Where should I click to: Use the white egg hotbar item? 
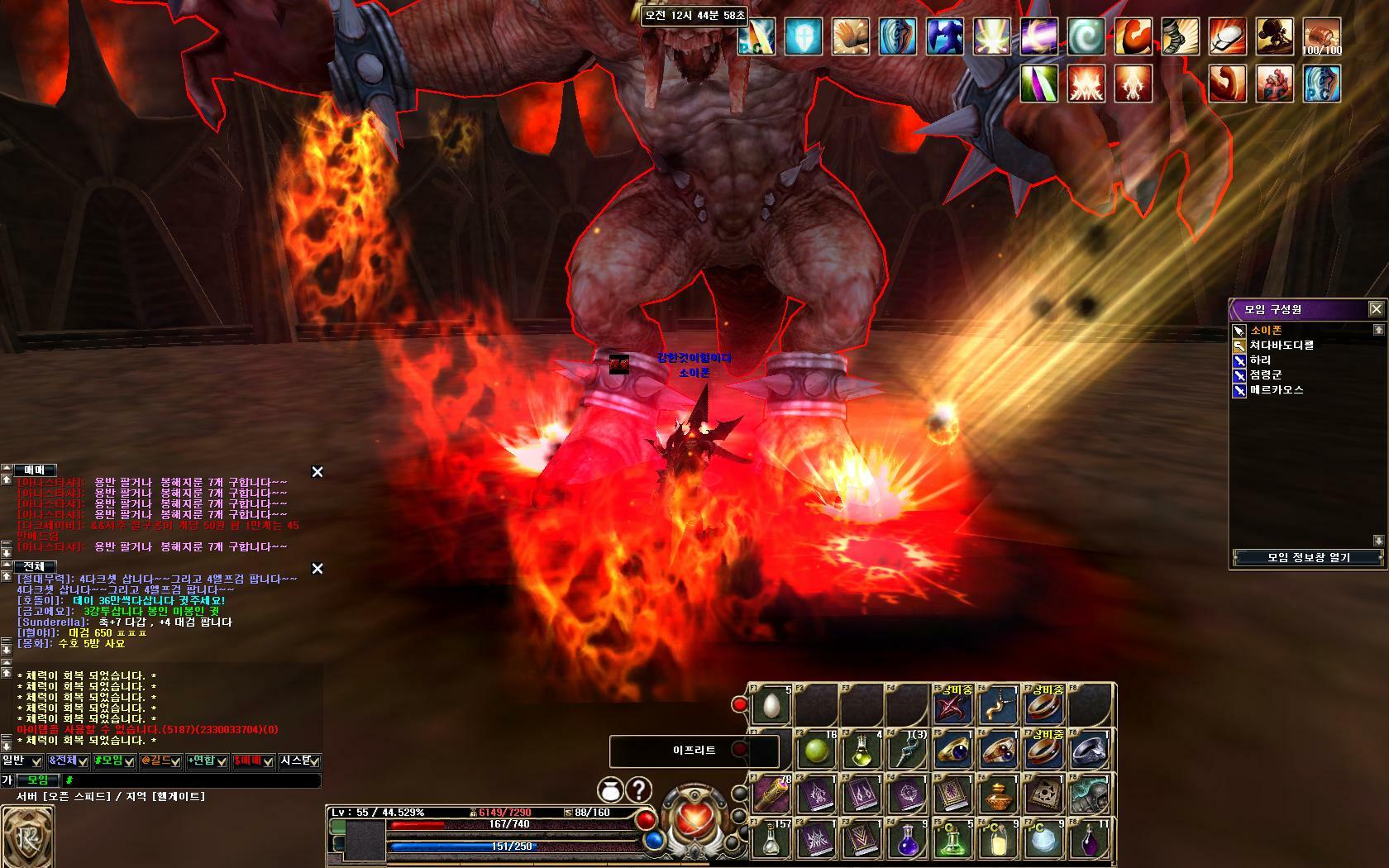click(x=771, y=707)
